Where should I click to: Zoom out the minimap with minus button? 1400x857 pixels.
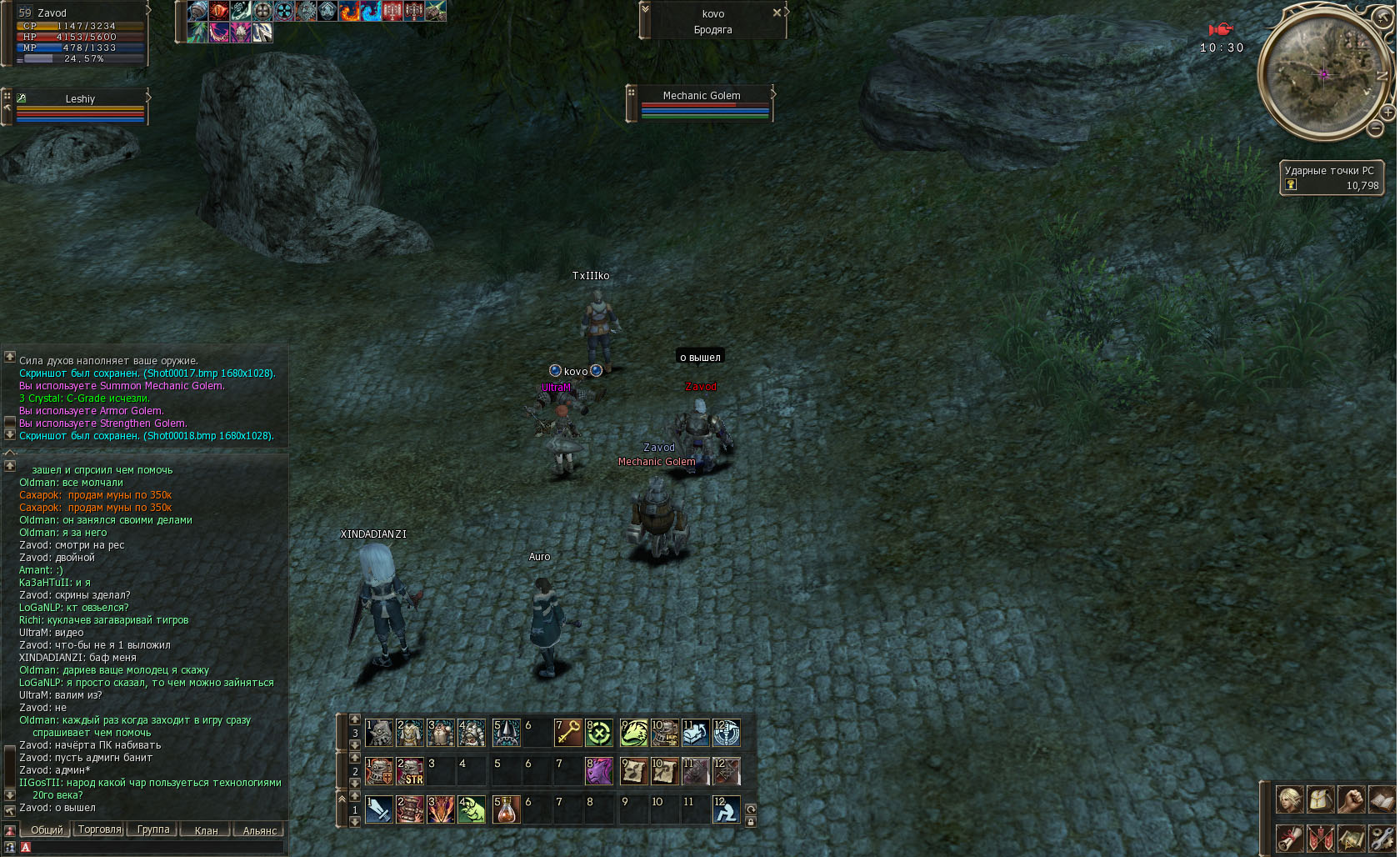point(1375,128)
